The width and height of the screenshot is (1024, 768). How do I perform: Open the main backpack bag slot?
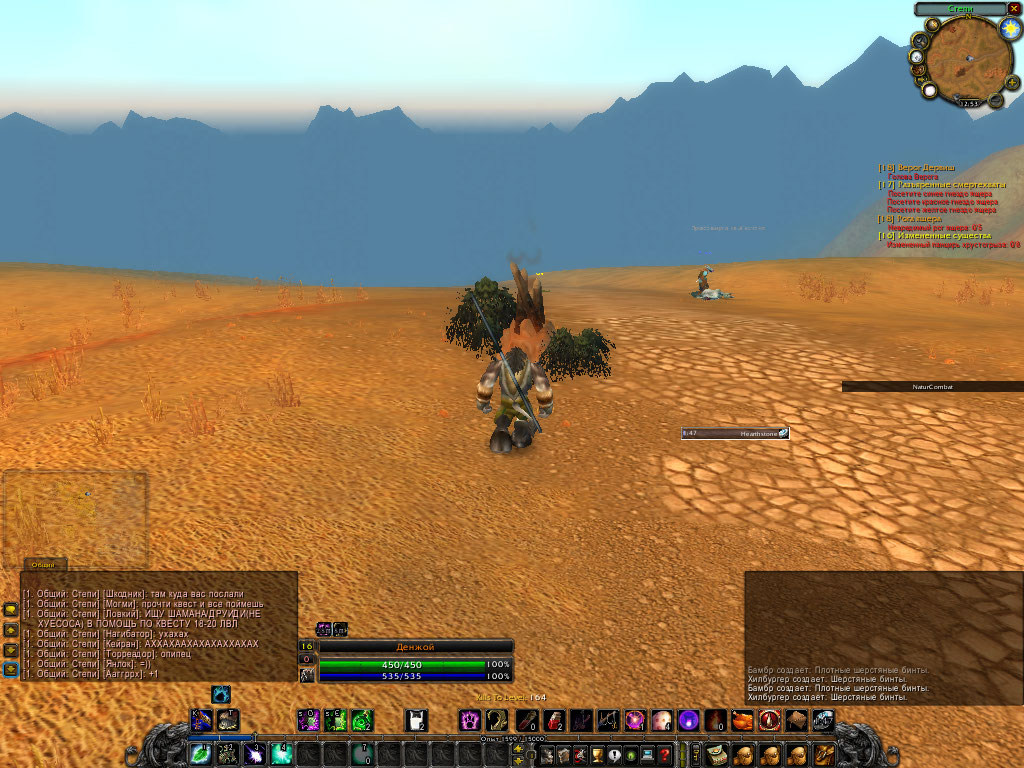(824, 753)
